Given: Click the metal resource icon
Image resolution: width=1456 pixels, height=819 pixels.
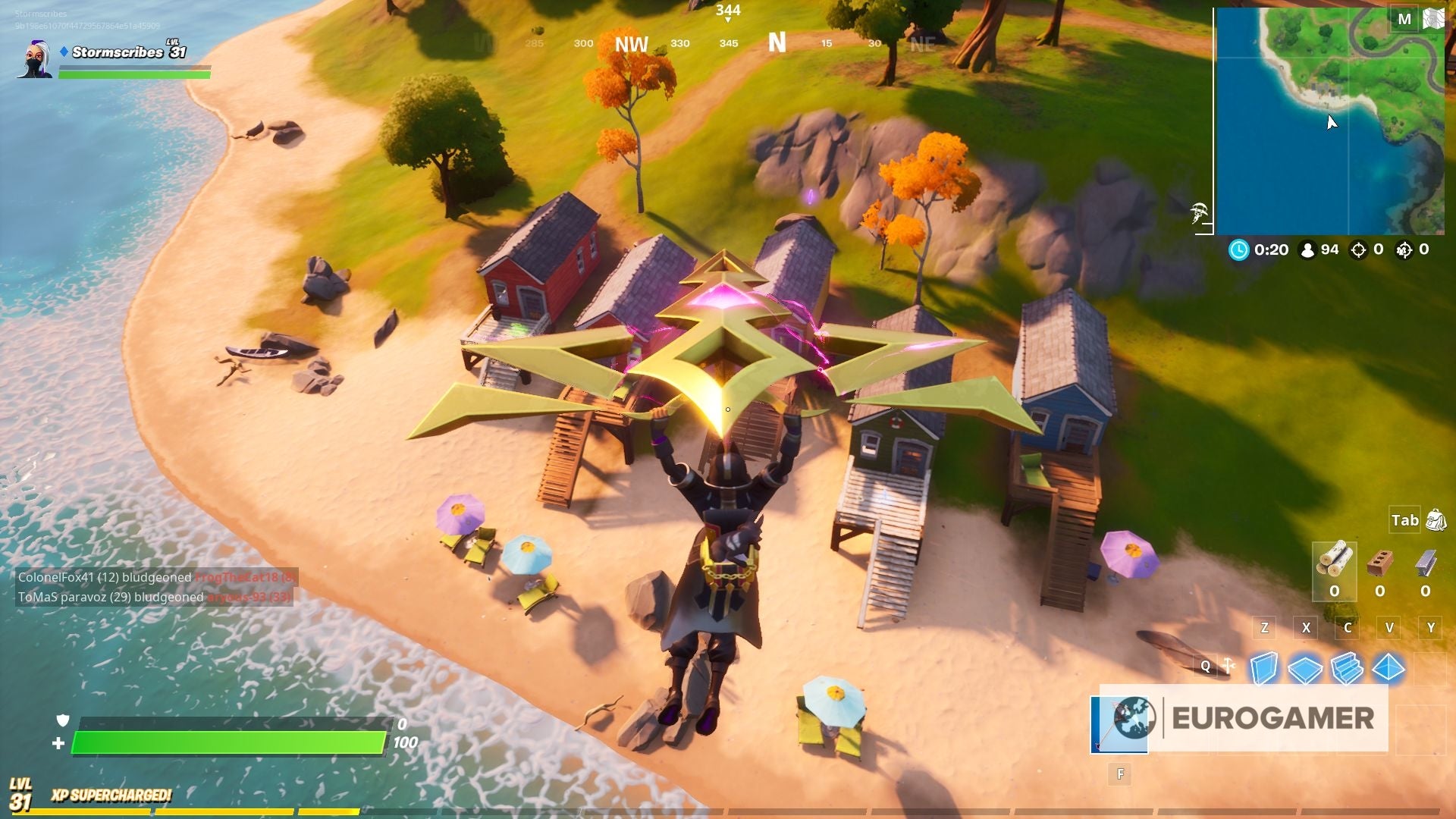Looking at the screenshot, I should (1423, 560).
